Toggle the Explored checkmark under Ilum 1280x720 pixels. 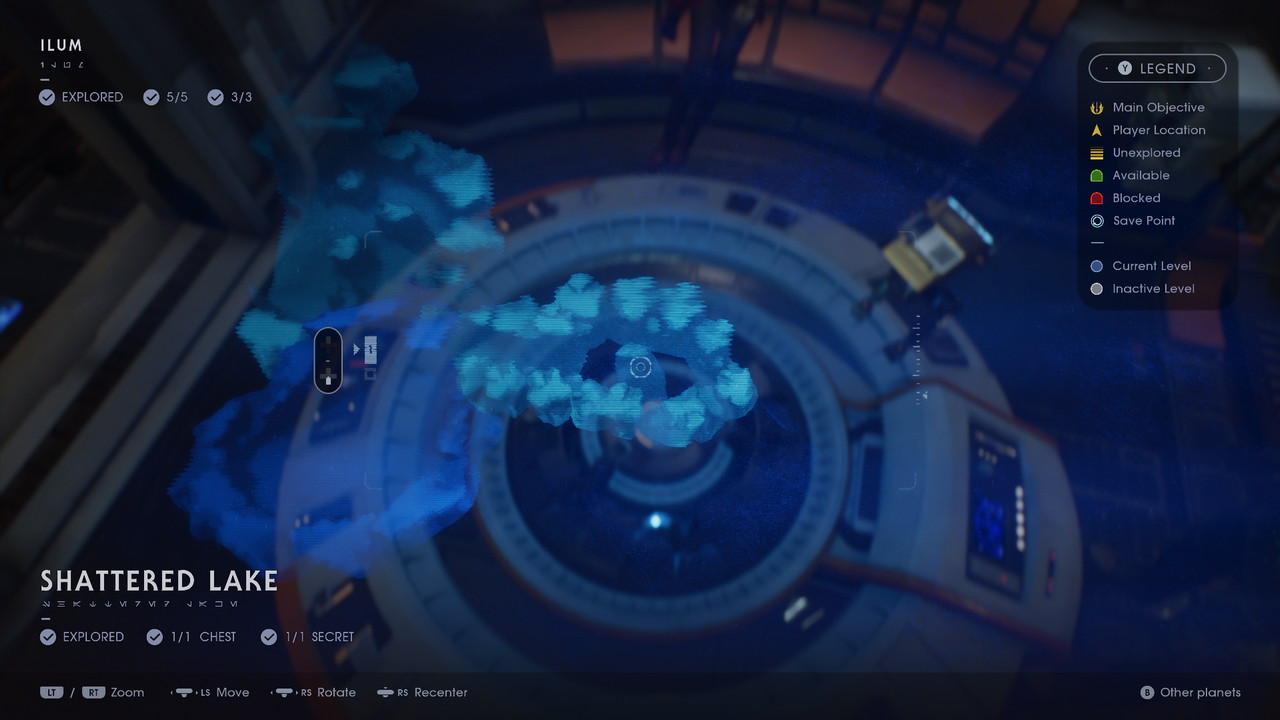tap(47, 97)
